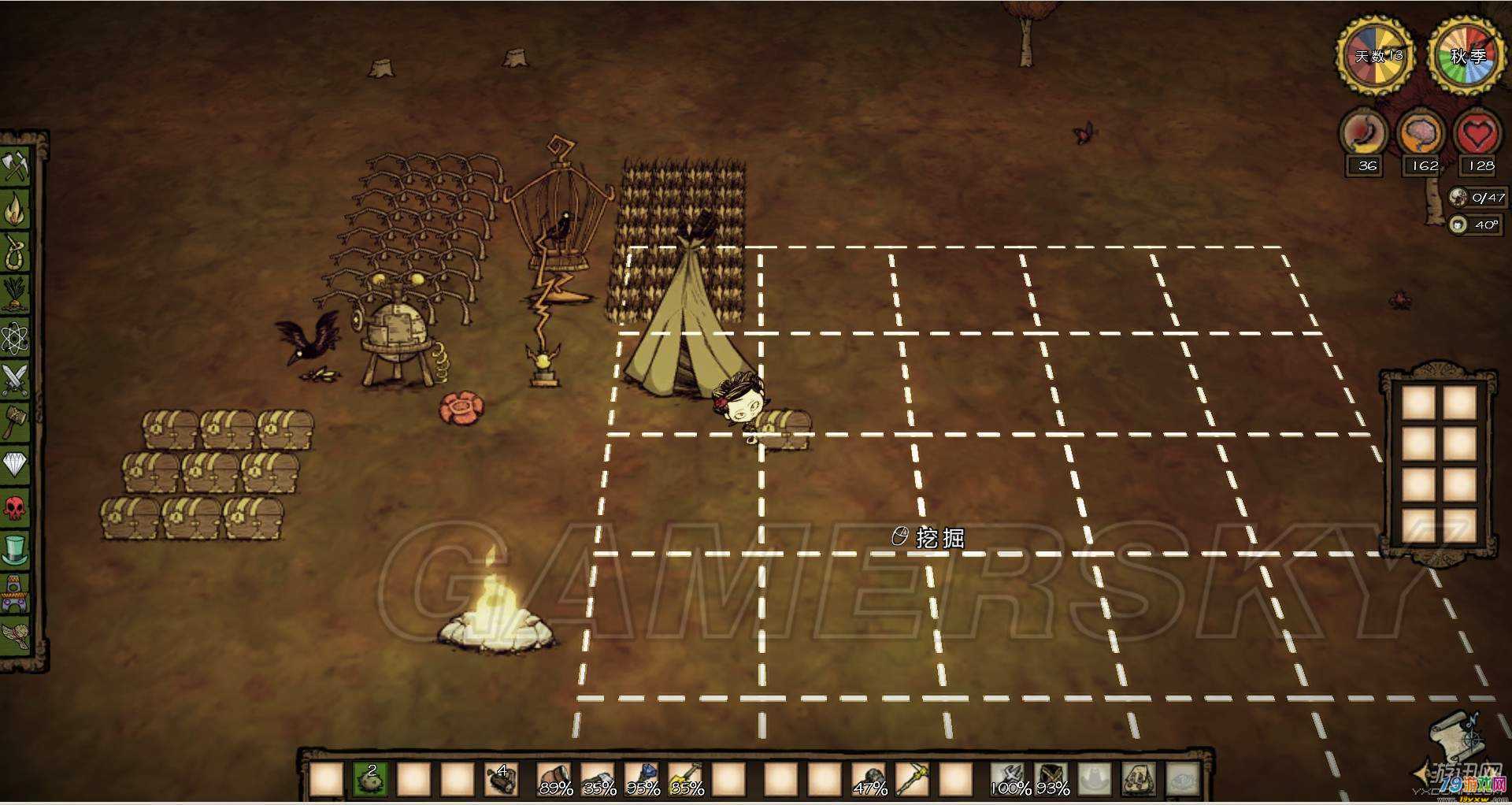Switch to the hammer Structures tab

16,423
